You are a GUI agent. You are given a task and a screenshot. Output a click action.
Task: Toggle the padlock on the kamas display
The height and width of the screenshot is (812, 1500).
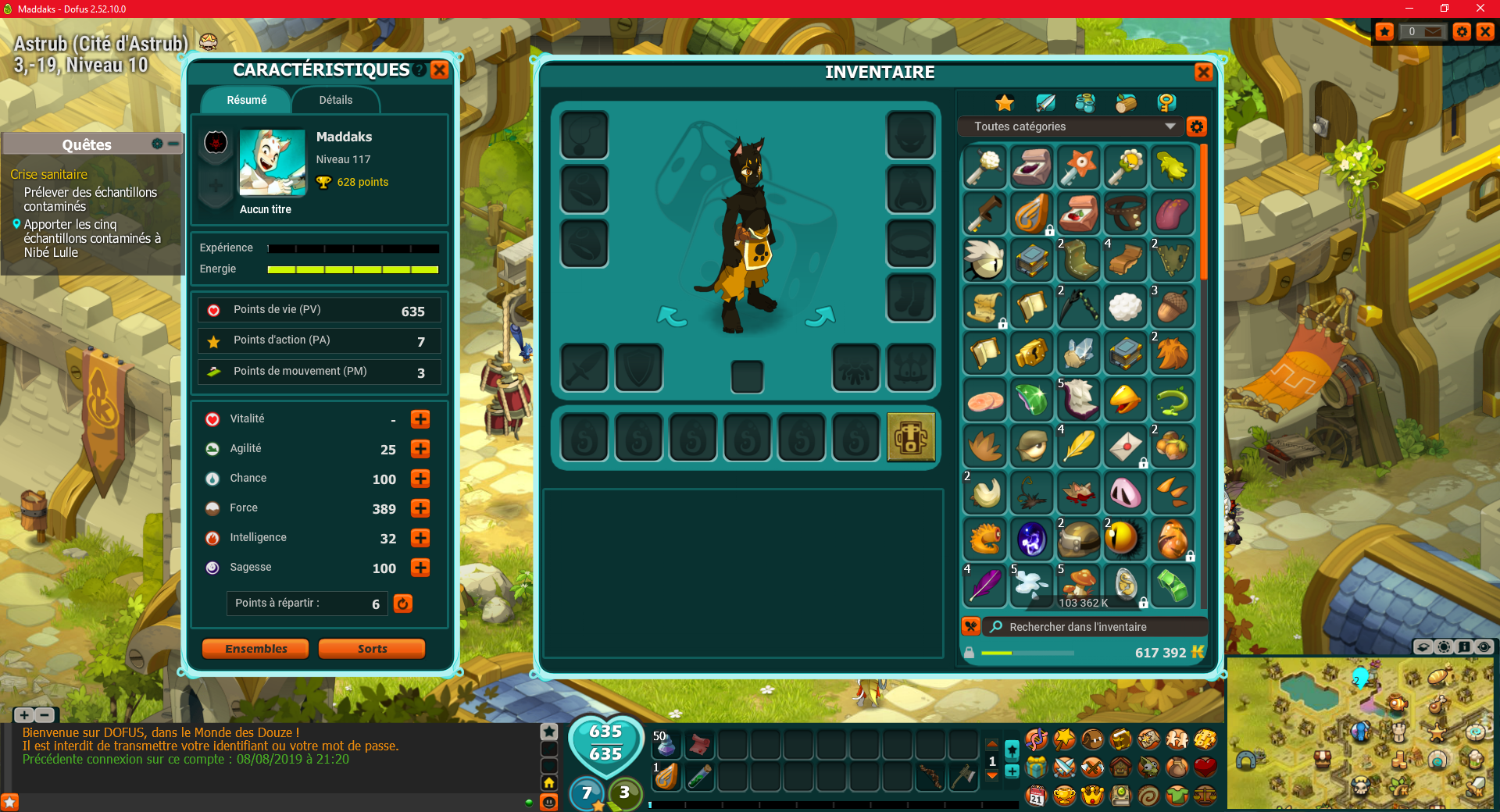coord(970,653)
